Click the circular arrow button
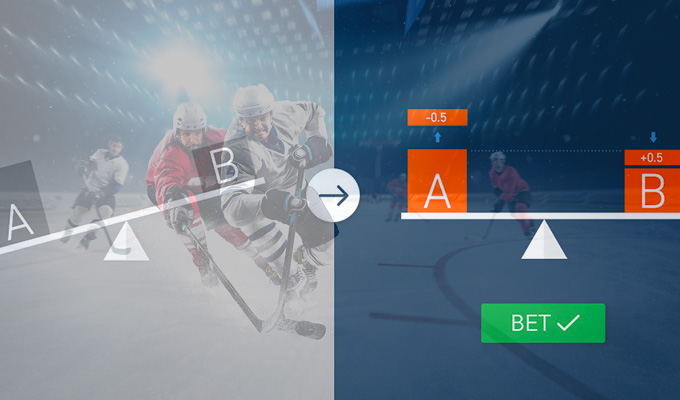 click(334, 195)
